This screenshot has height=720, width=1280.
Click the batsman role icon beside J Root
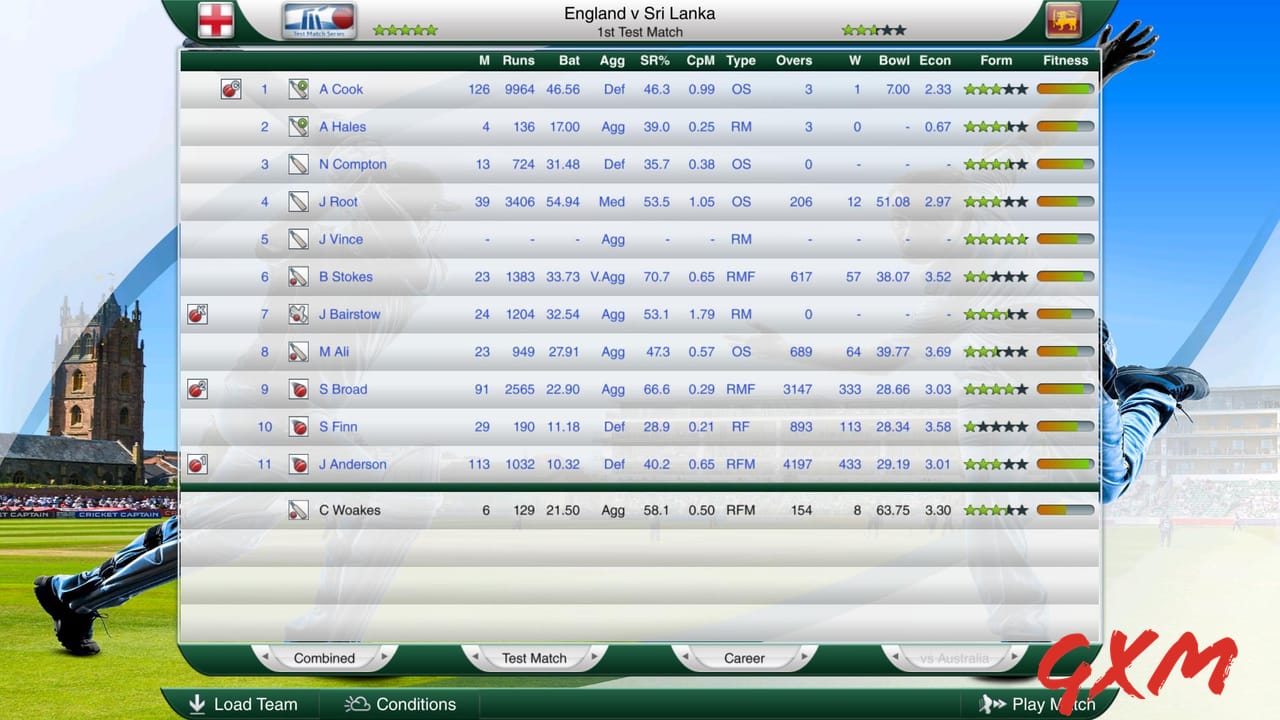point(297,201)
